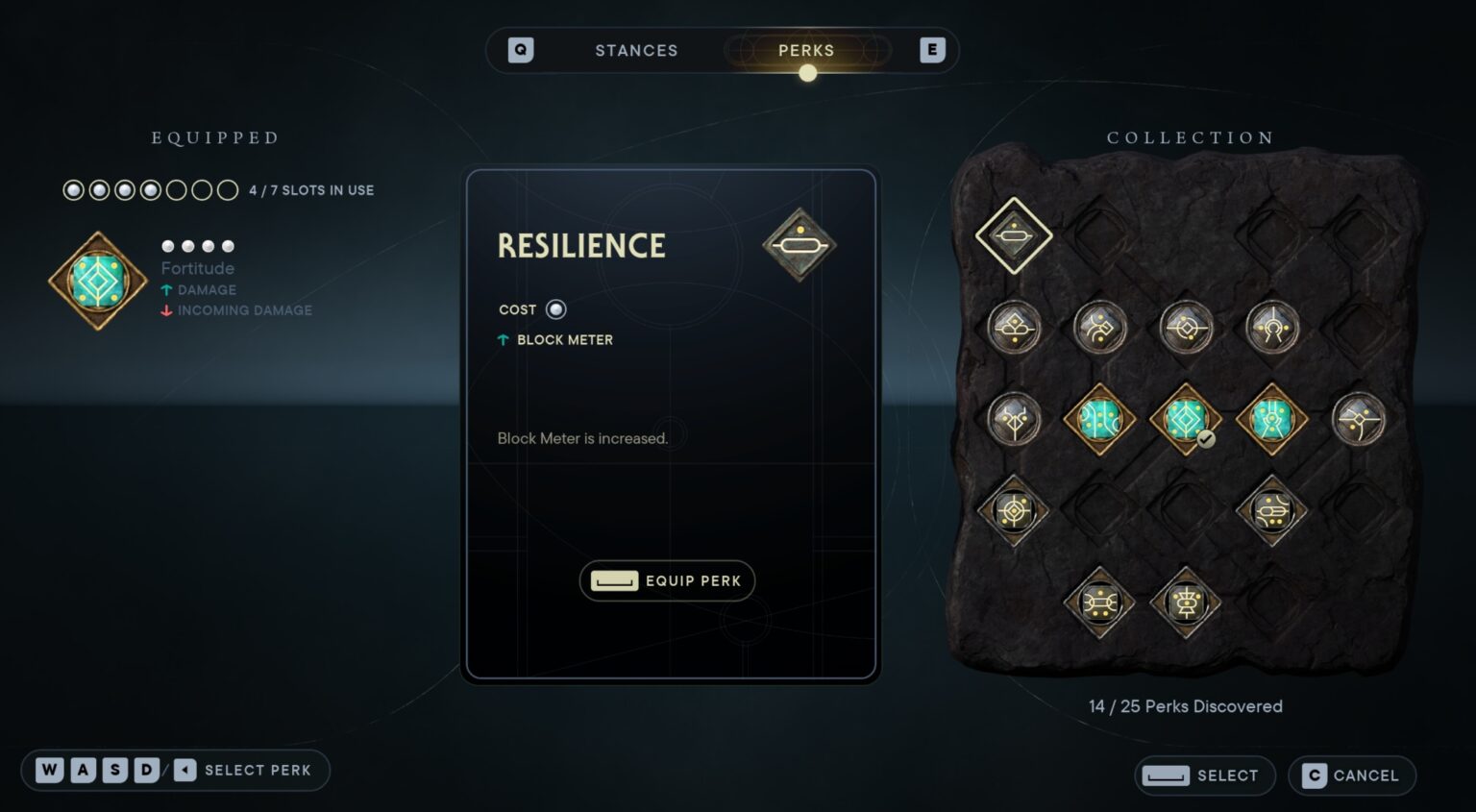Select the bottom-left perk in the last collection row
The height and width of the screenshot is (812, 1476).
pyautogui.click(x=1099, y=603)
